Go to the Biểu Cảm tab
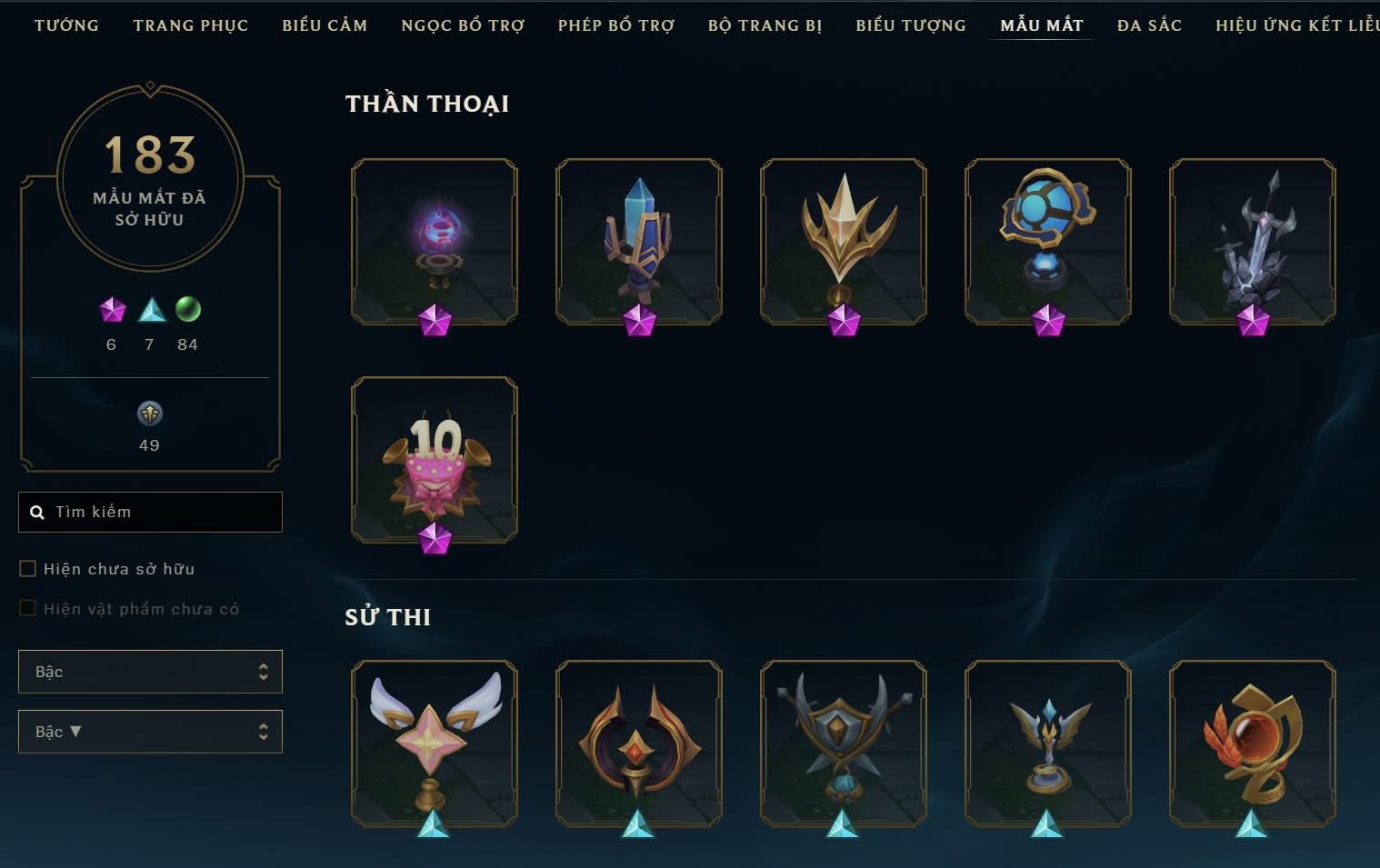 325,25
